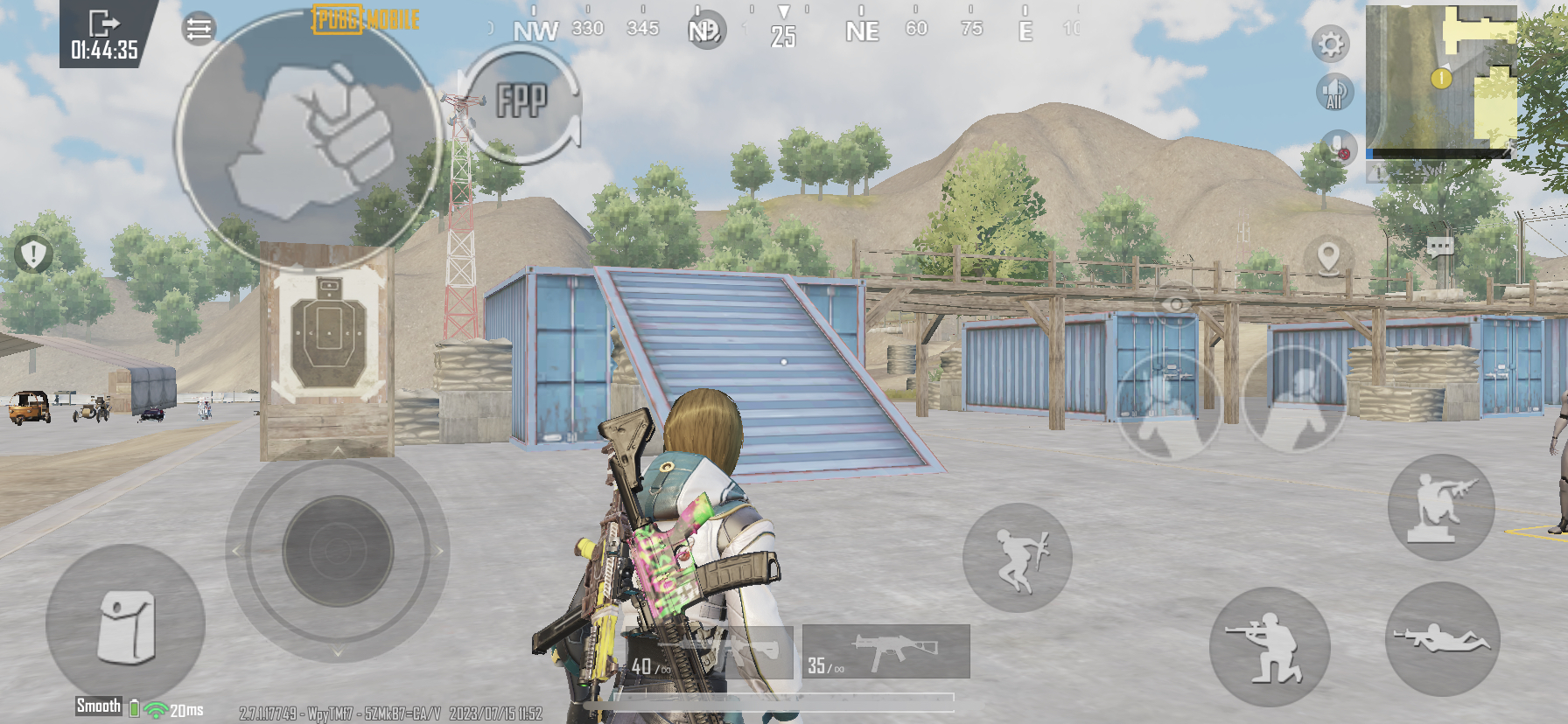
Task: Open the quick chat message bubble
Action: coord(1439,247)
